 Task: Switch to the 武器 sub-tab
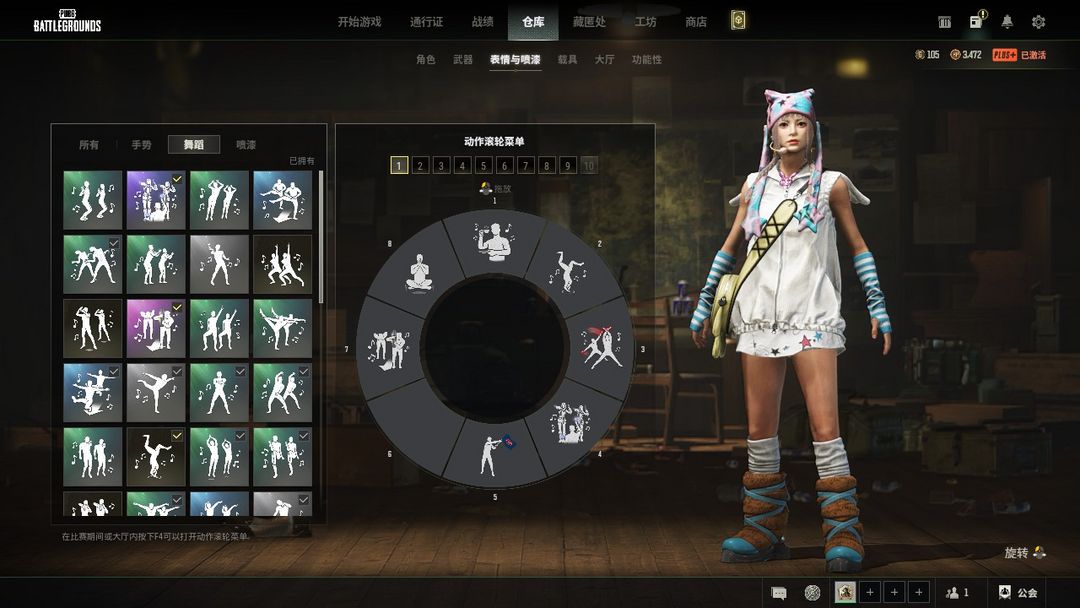463,60
